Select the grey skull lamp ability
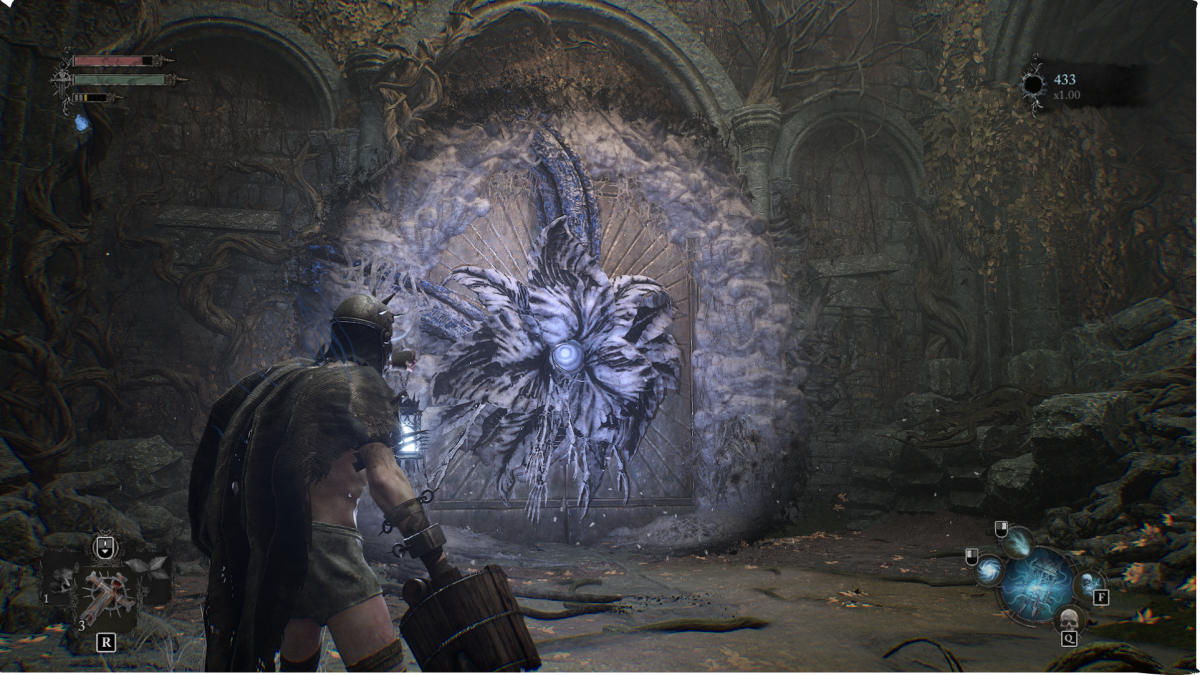This screenshot has width=1200, height=675. coord(1068,619)
